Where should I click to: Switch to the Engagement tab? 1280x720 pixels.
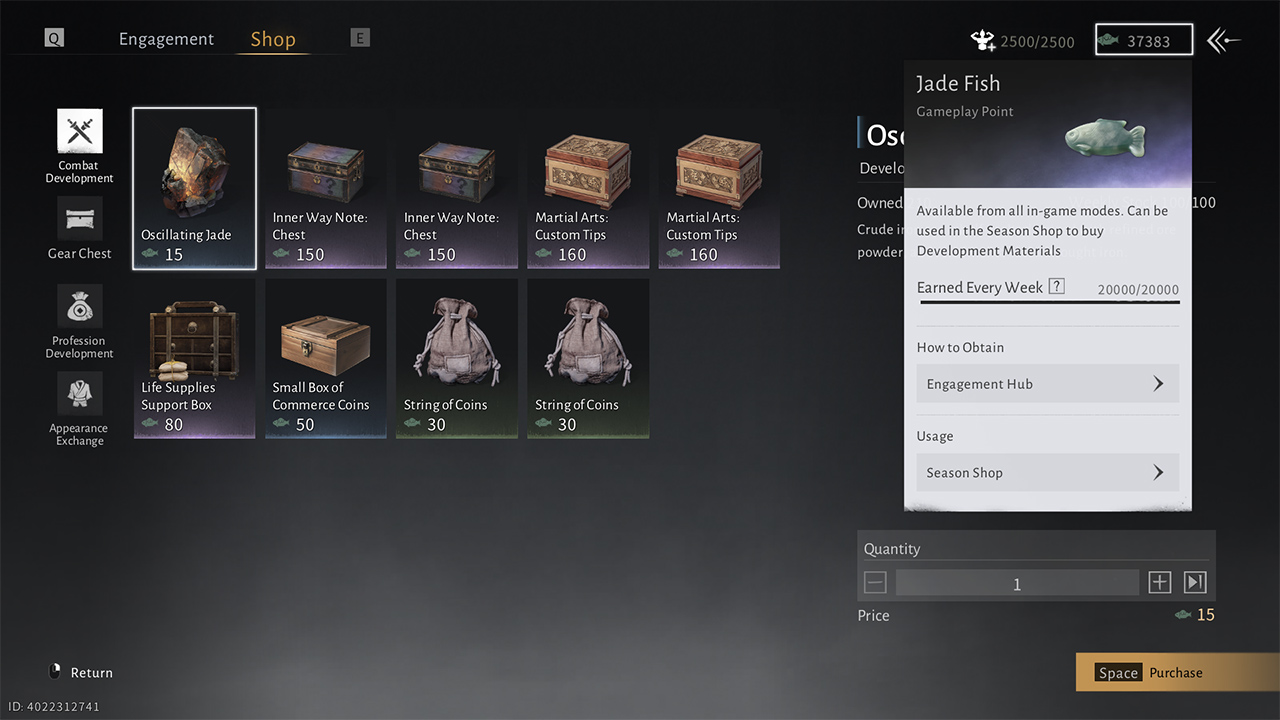[166, 39]
